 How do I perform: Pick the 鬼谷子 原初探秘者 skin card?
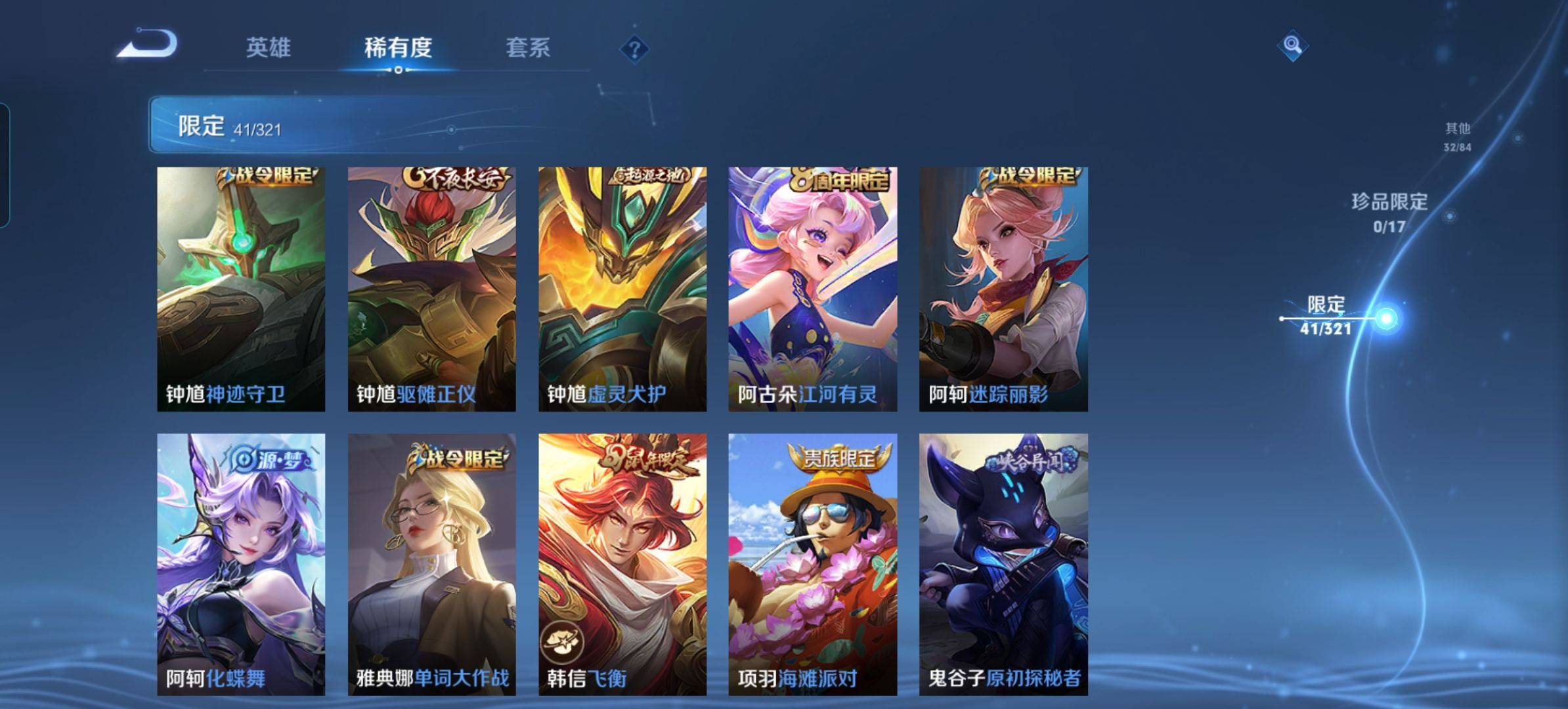point(1003,564)
